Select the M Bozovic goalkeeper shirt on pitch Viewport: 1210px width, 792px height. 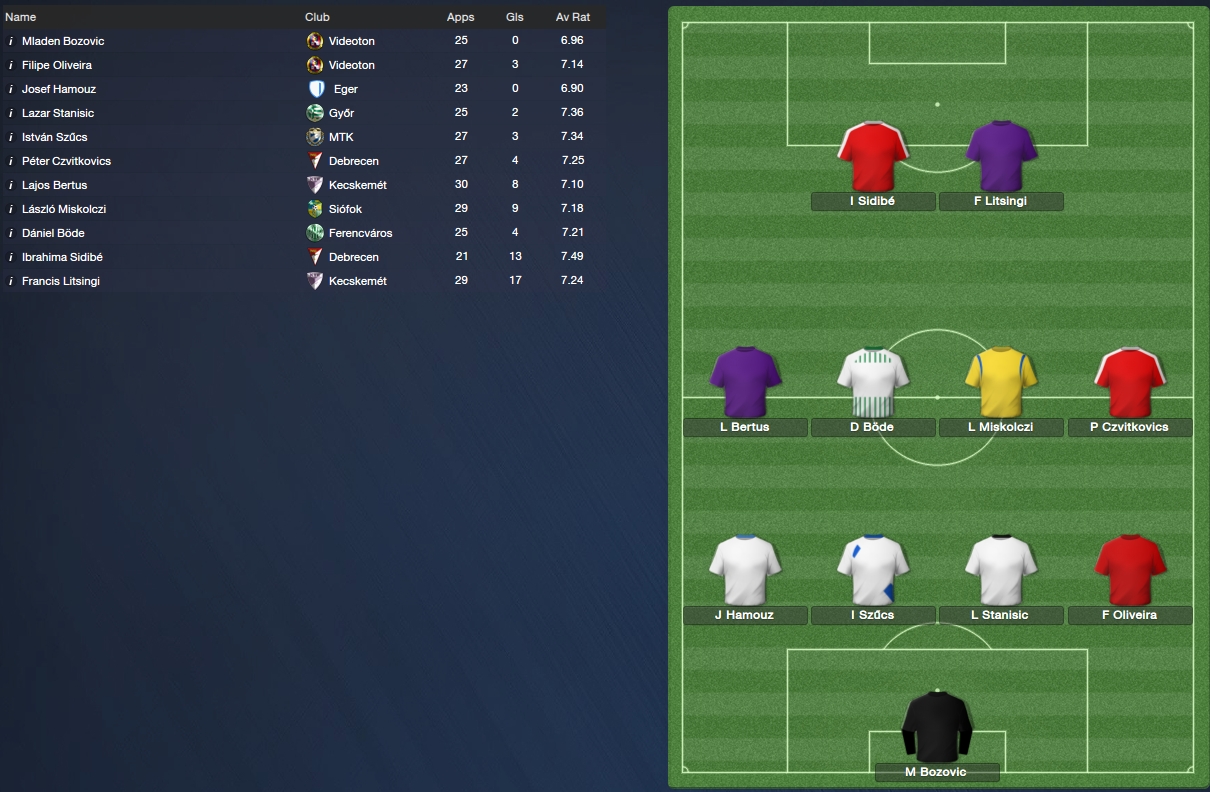pos(937,726)
